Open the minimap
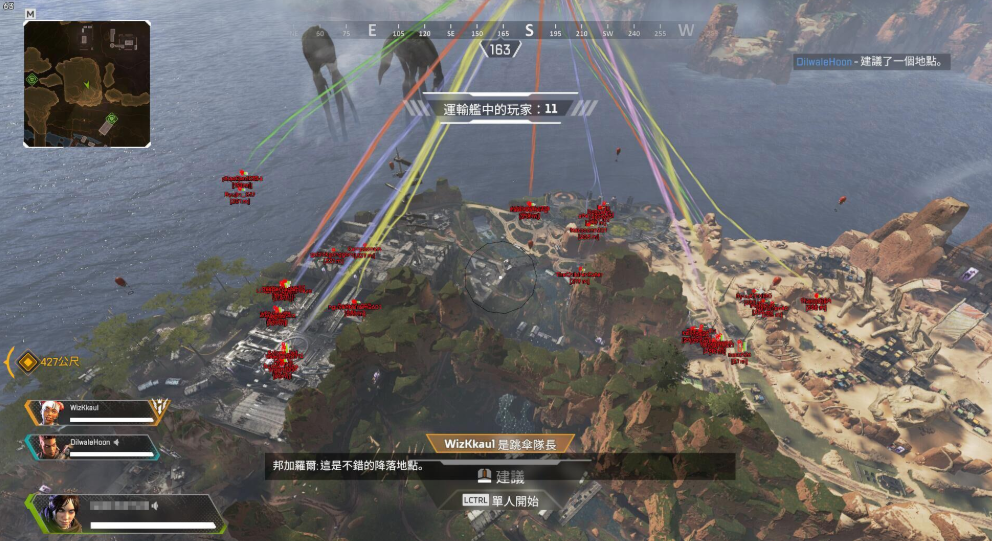 [x=87, y=84]
